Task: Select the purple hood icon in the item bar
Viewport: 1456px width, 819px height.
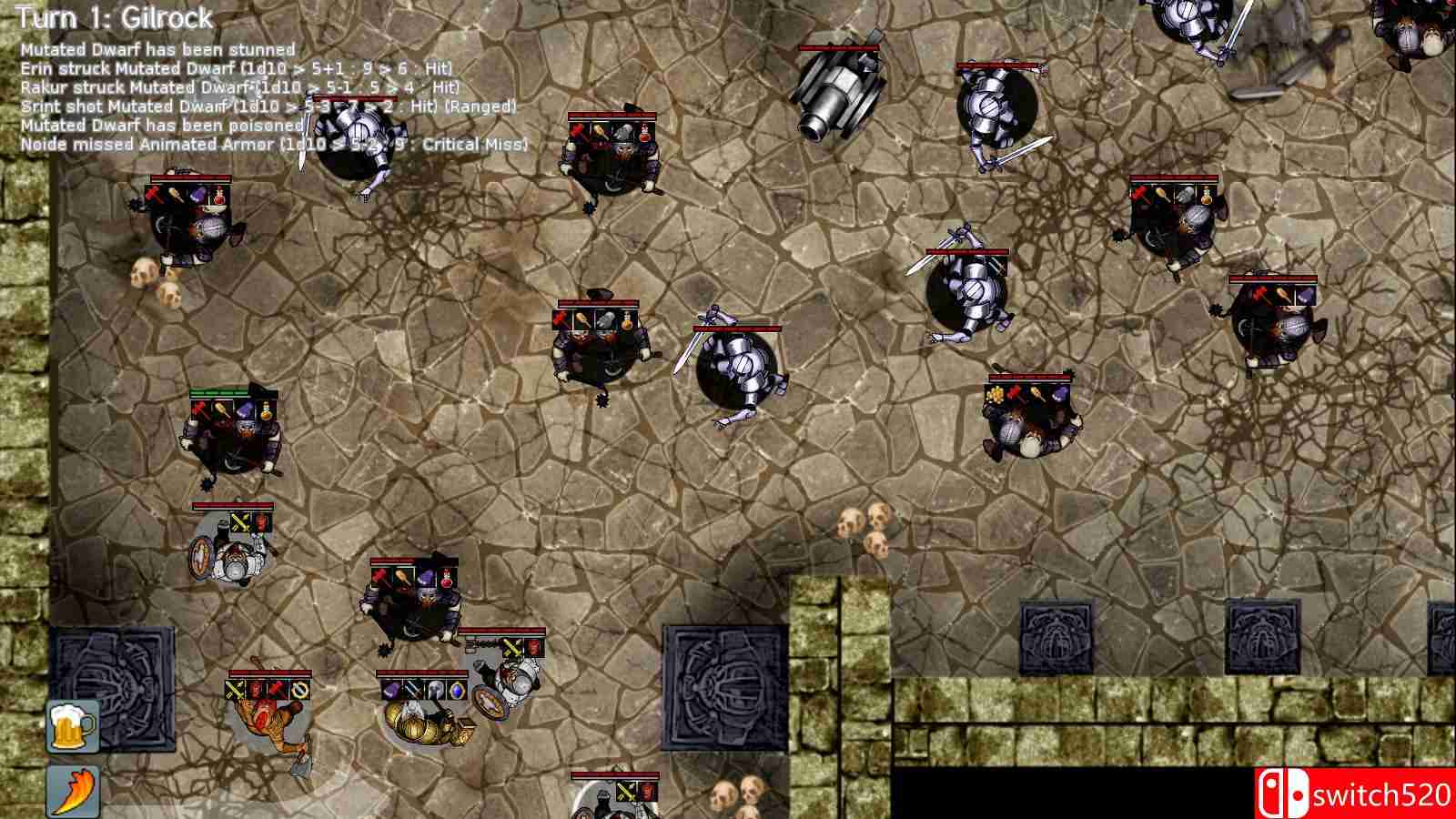Action: point(391,691)
